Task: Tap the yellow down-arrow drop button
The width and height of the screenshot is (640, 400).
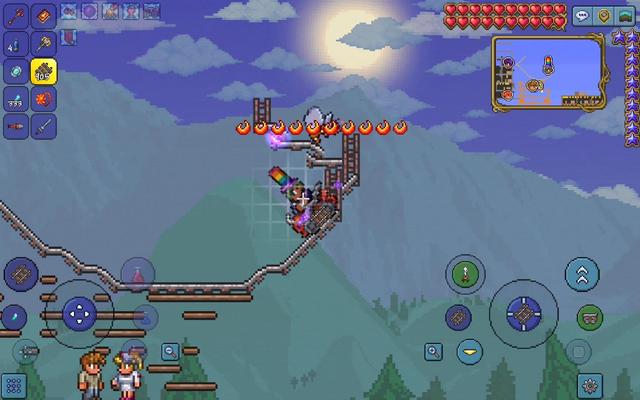Action: click(x=467, y=351)
